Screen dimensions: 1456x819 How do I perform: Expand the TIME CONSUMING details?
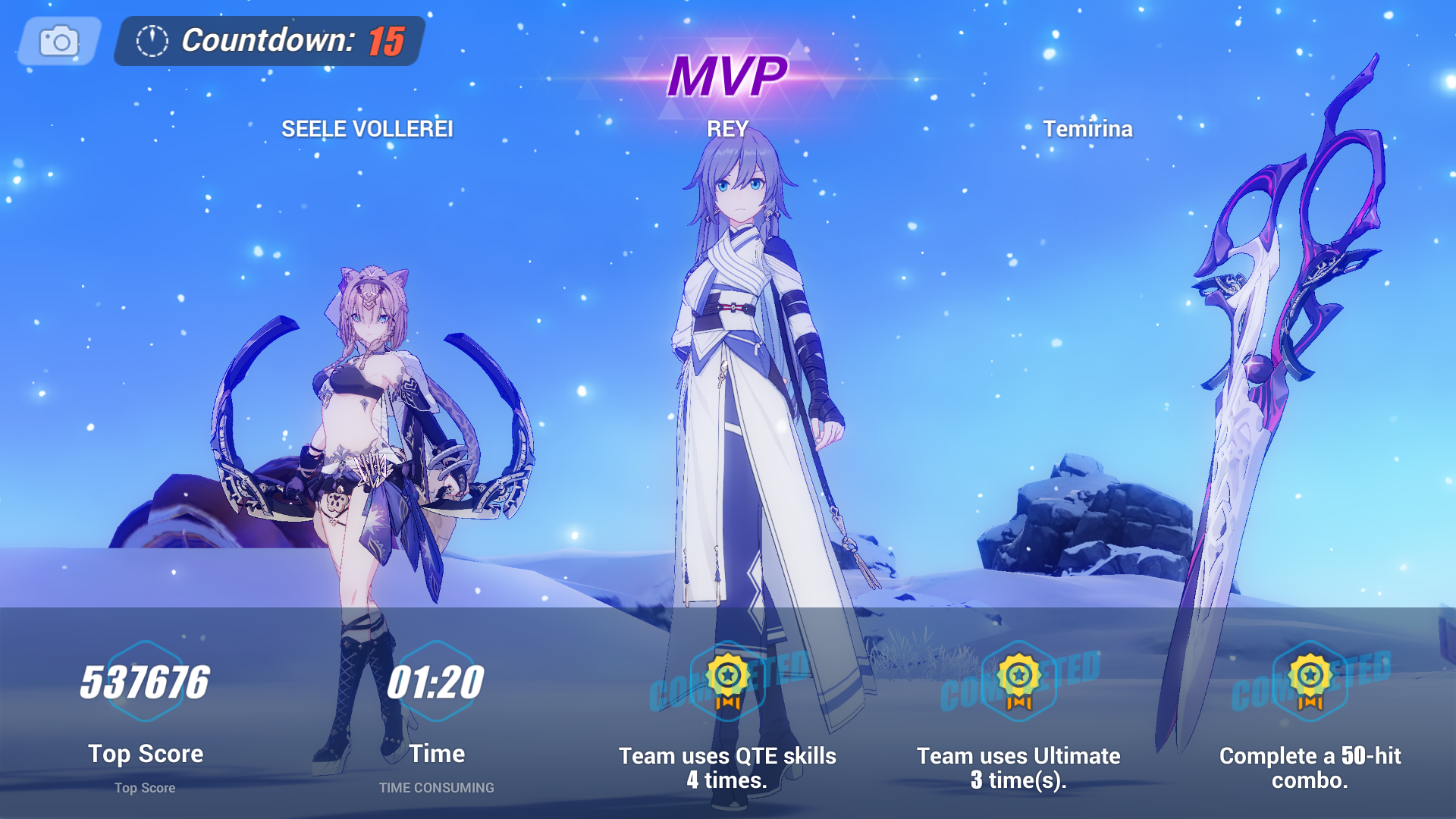tap(436, 787)
